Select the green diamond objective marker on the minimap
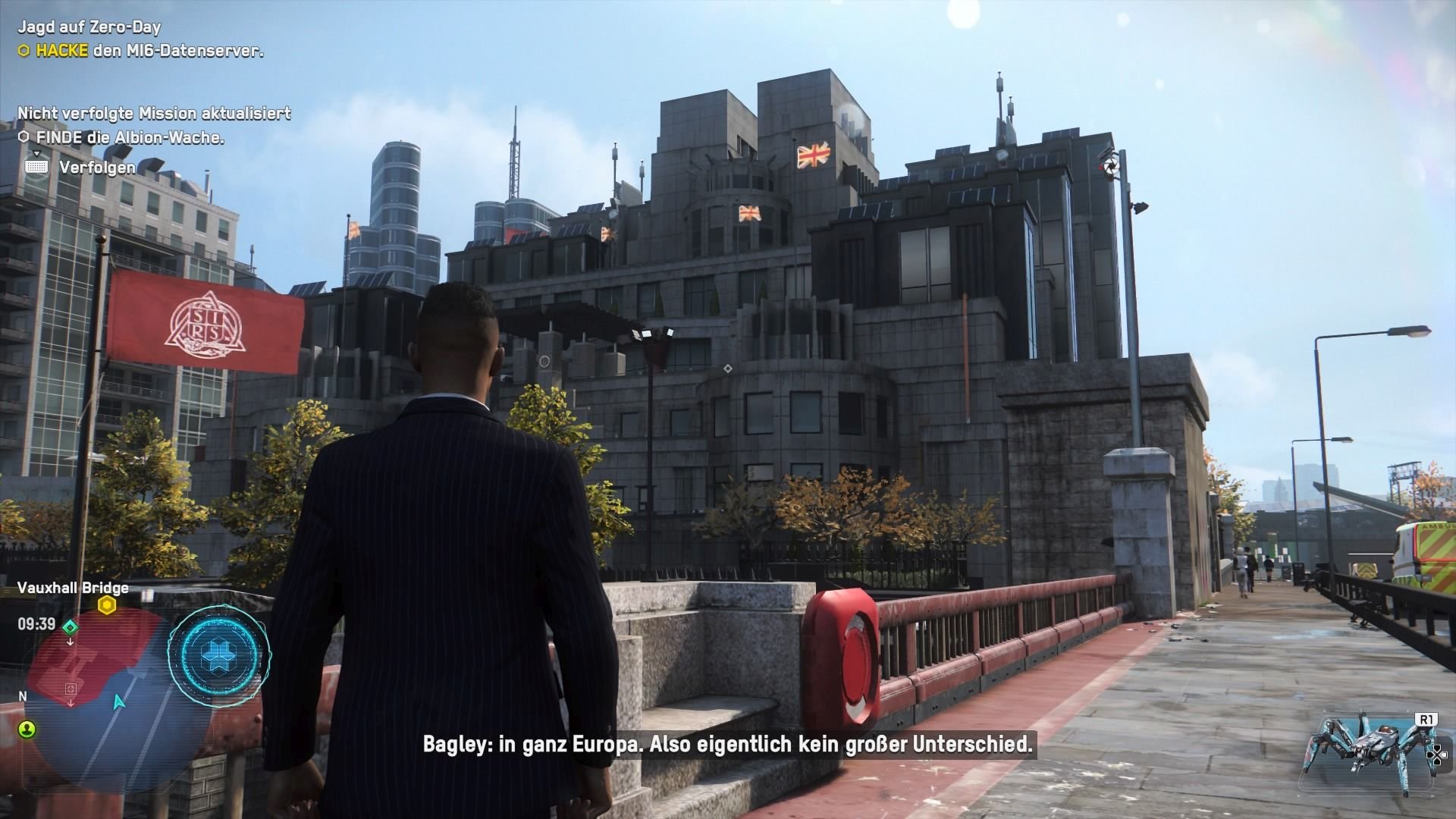The image size is (1456, 819). 71,627
